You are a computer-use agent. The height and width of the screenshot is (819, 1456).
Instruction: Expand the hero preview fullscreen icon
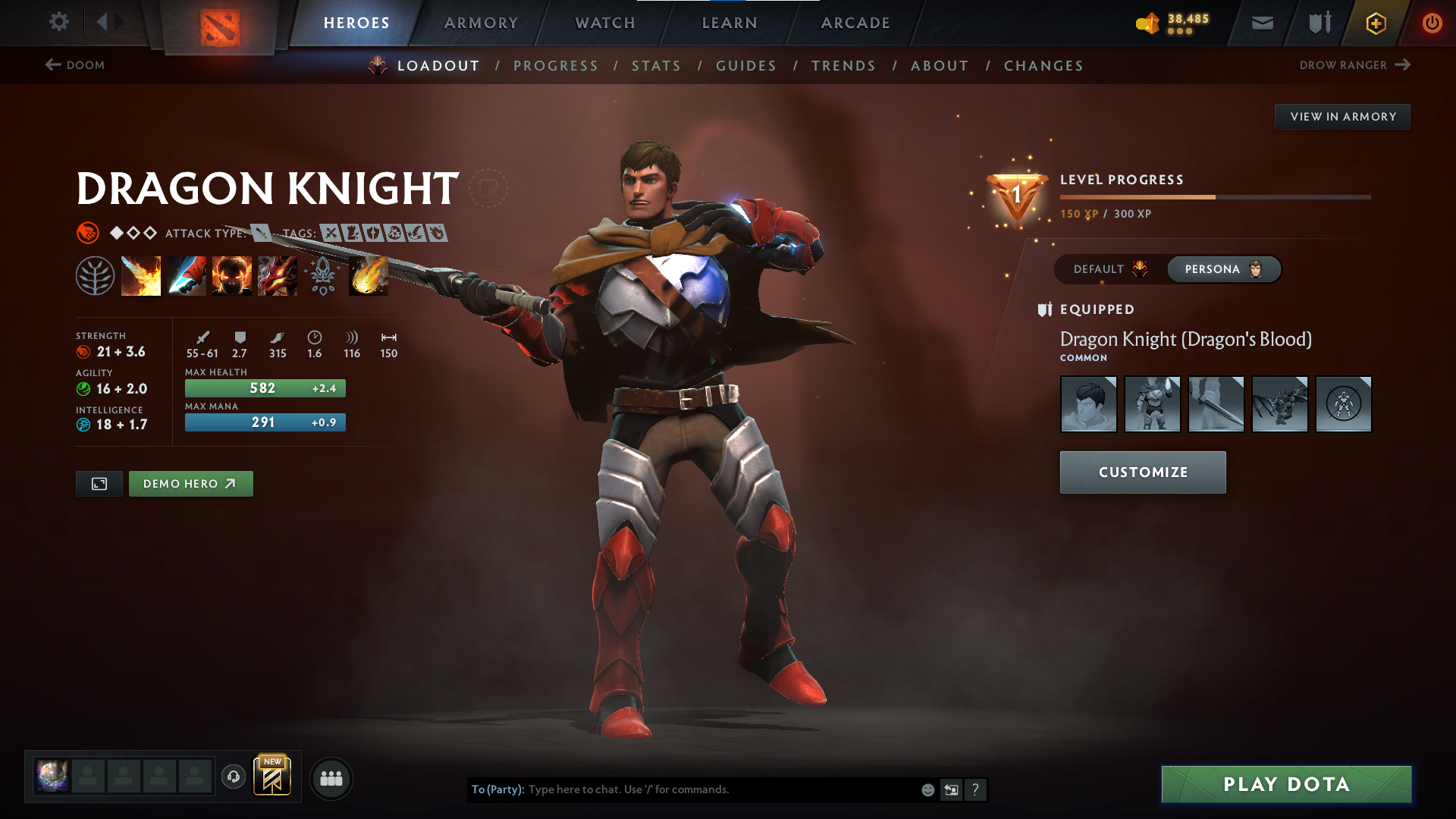[x=99, y=483]
